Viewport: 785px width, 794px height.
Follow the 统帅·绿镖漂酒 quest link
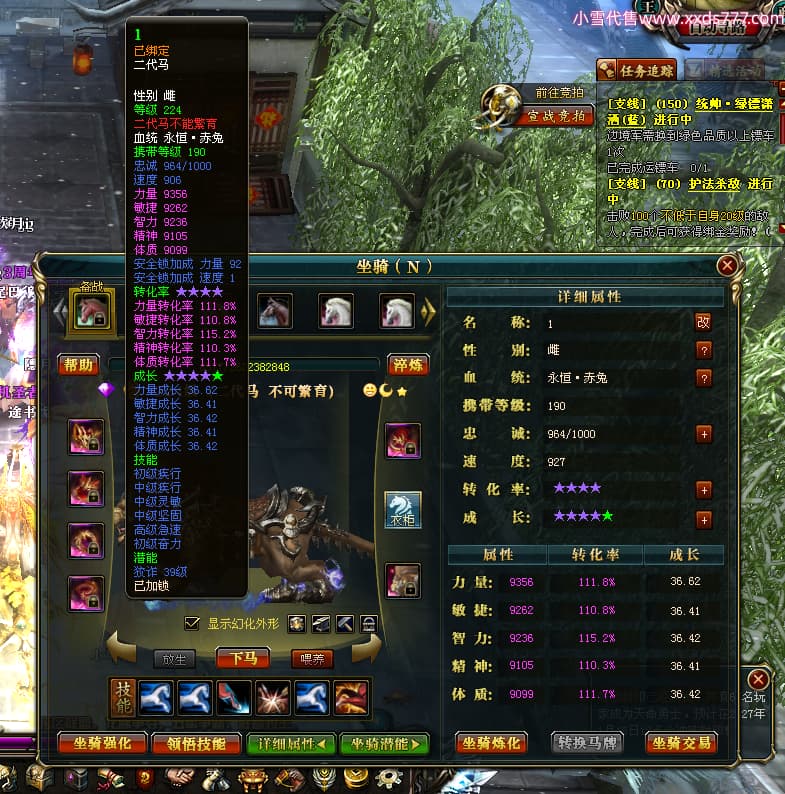(x=722, y=103)
